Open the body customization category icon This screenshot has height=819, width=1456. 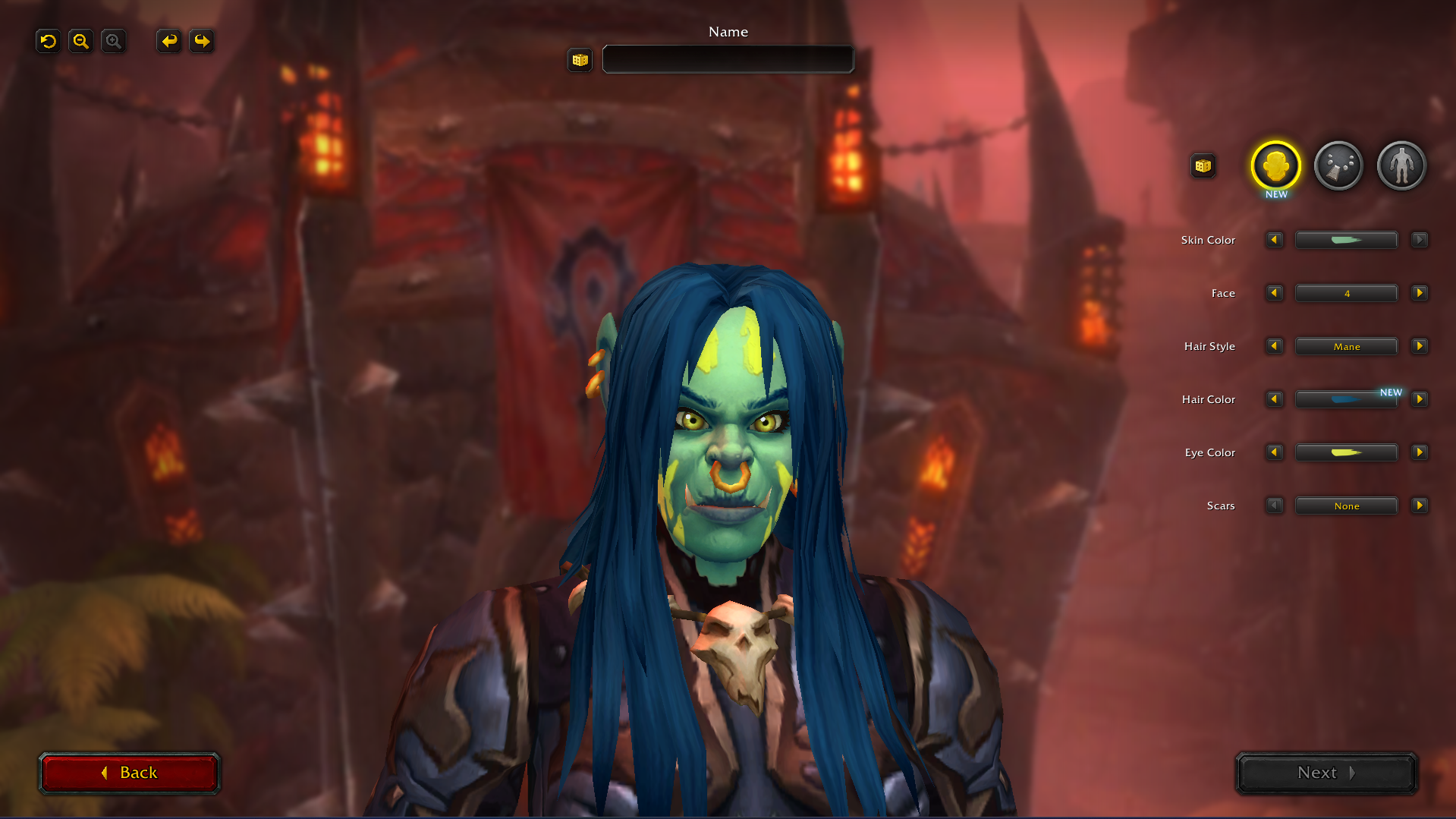point(1401,165)
